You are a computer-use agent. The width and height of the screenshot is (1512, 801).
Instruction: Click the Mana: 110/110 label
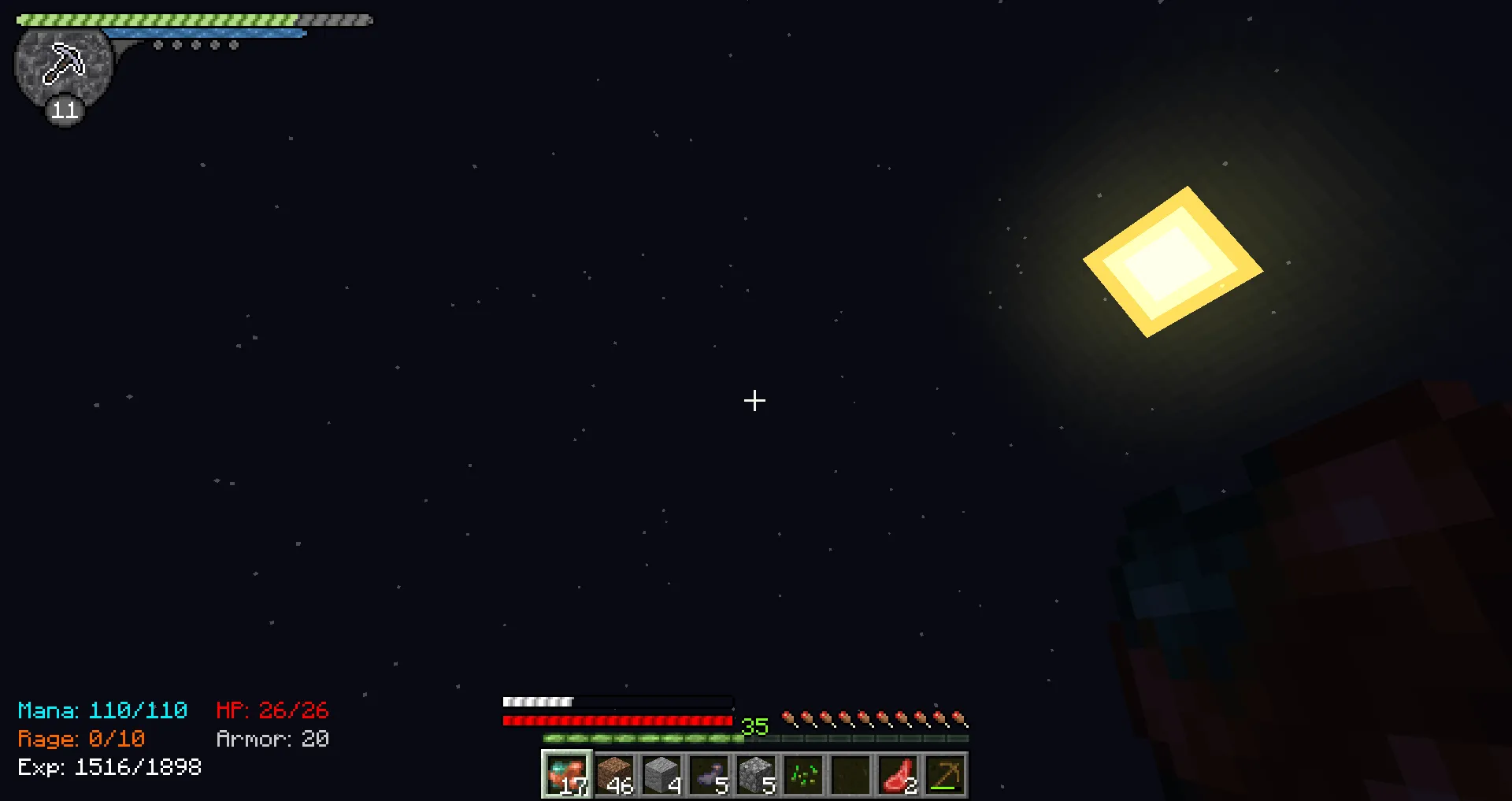102,710
